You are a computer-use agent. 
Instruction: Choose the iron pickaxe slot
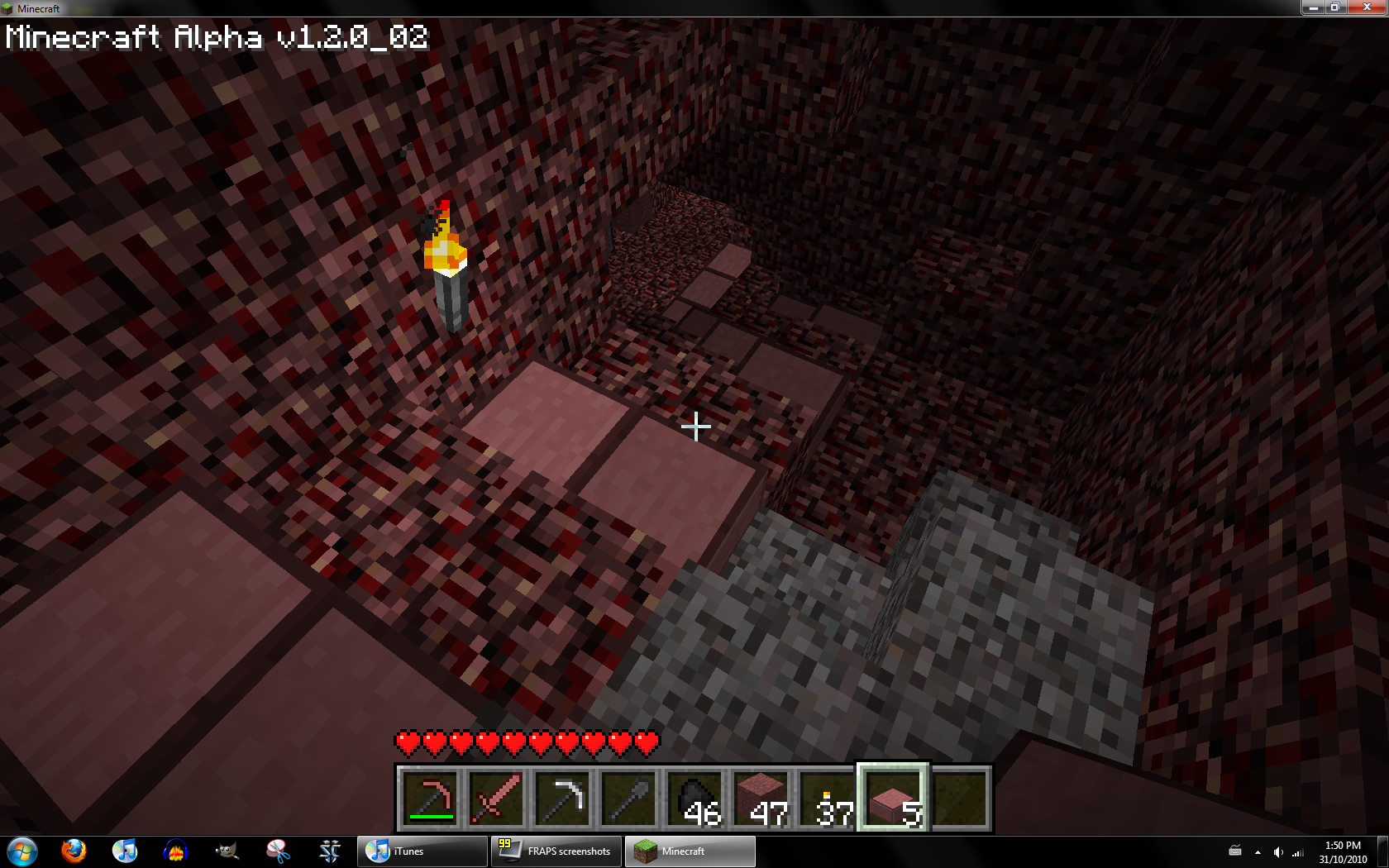tap(562, 799)
